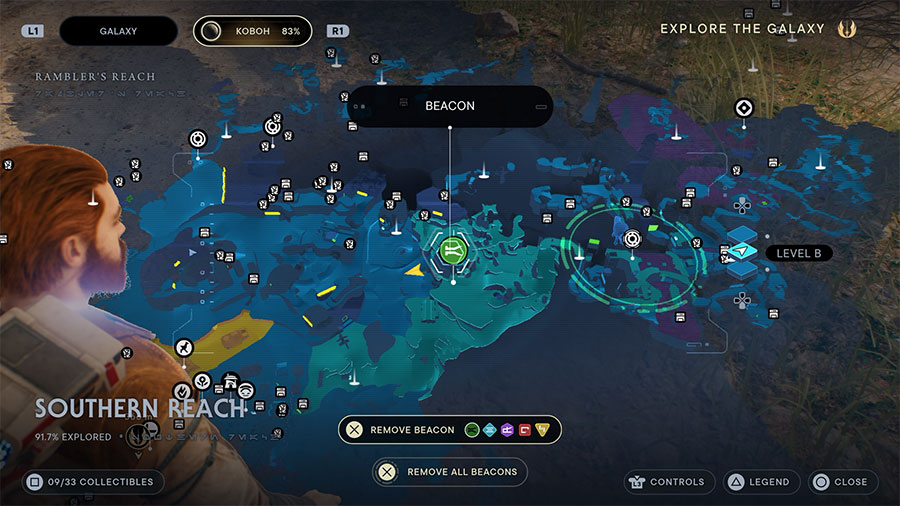900x506 pixels.
Task: Show the map Legend
Action: [x=758, y=482]
